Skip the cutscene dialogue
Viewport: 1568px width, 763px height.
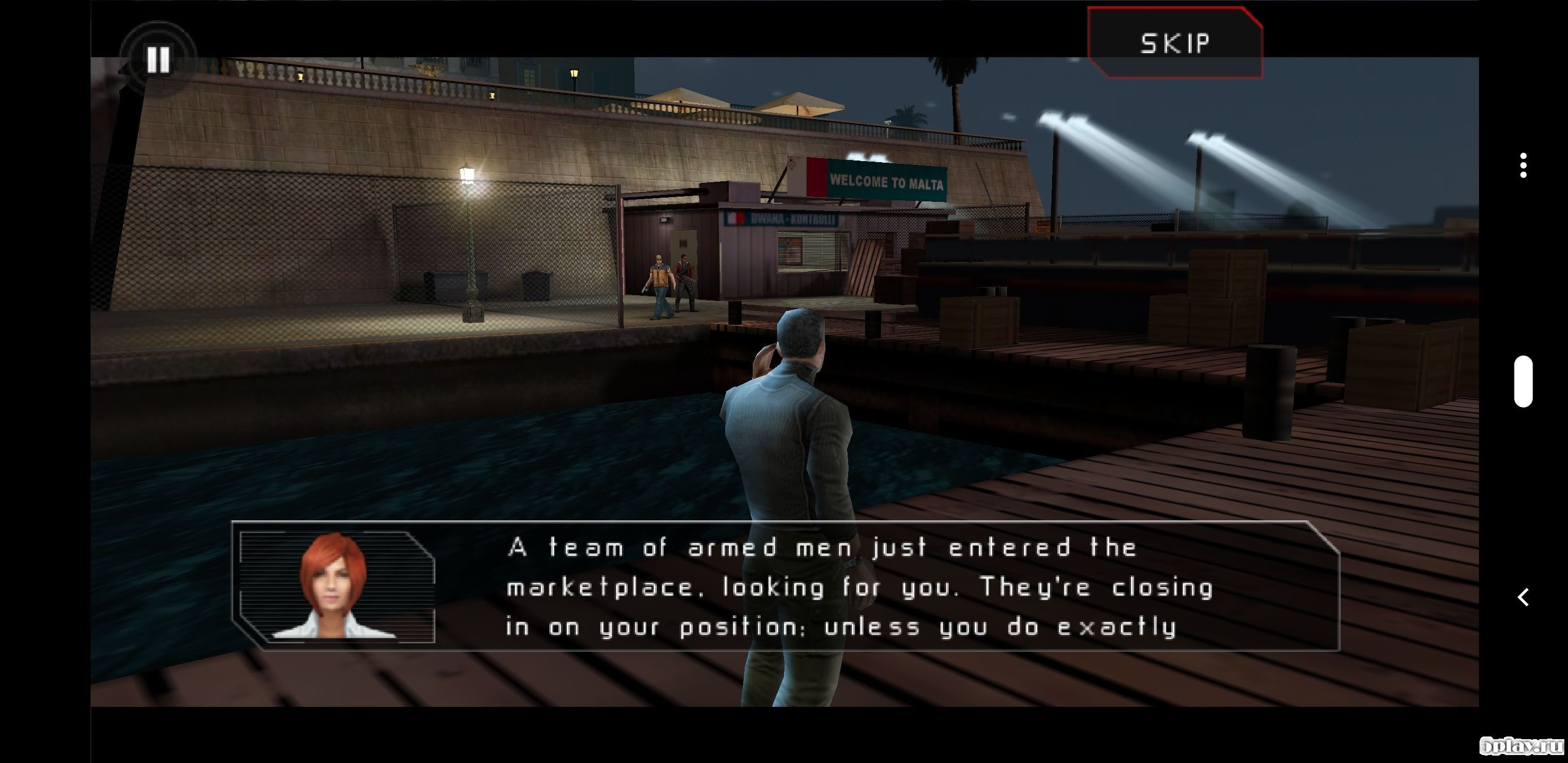click(1175, 42)
